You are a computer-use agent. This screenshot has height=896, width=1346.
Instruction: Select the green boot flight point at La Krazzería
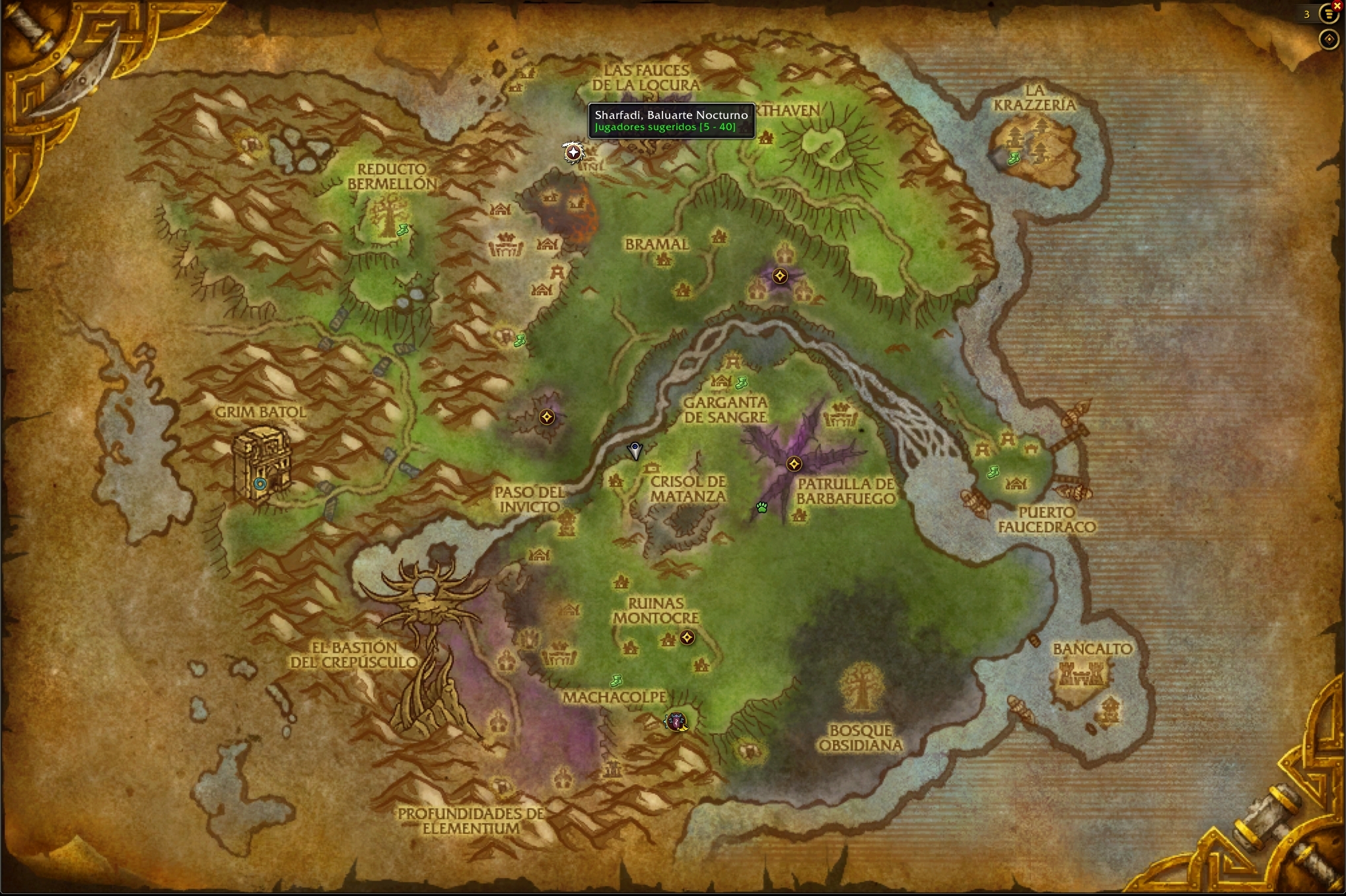pyautogui.click(x=1013, y=158)
